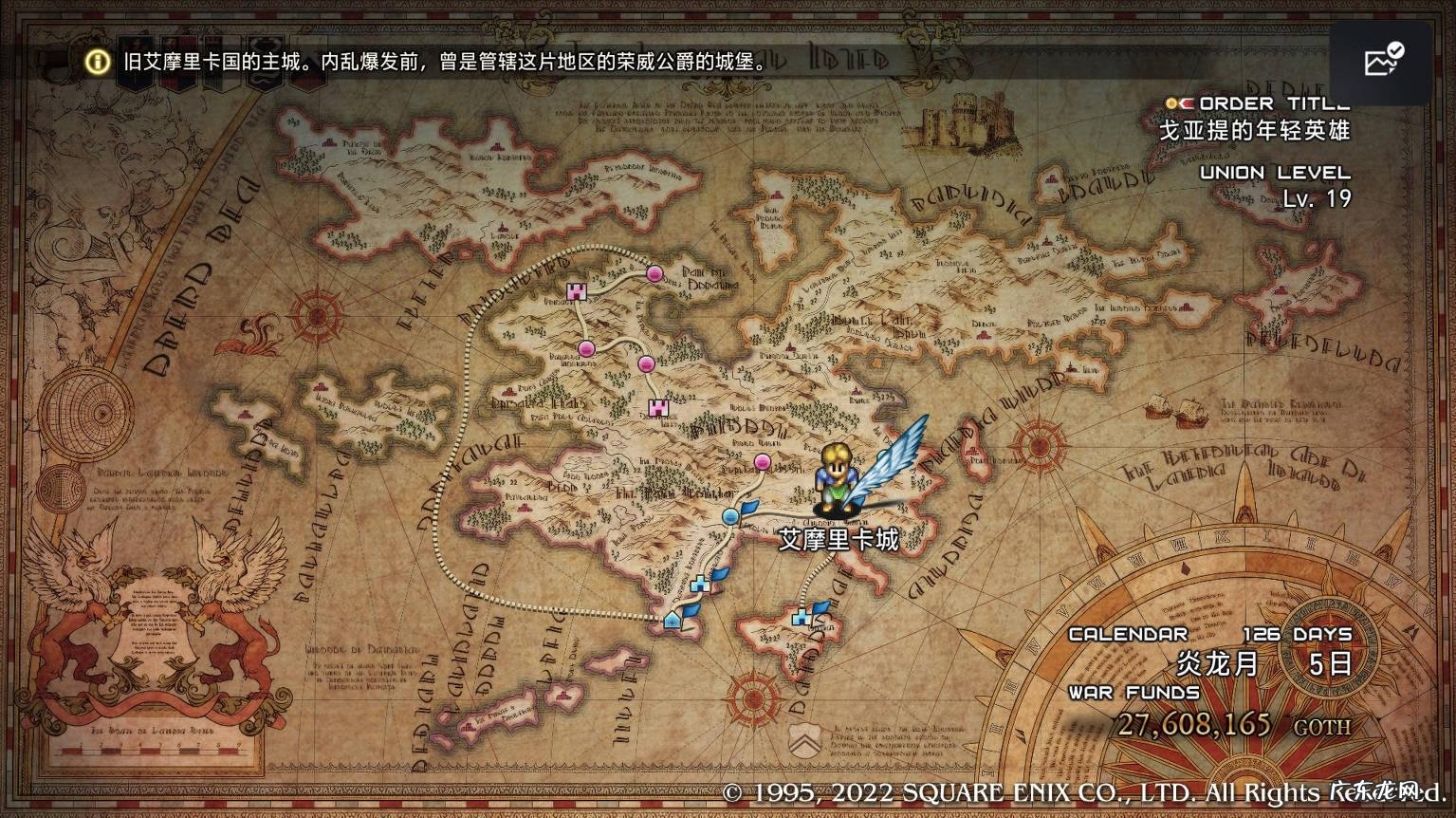Select the blue castle marker on the southeastern island
The height and width of the screenshot is (818, 1456).
801,617
